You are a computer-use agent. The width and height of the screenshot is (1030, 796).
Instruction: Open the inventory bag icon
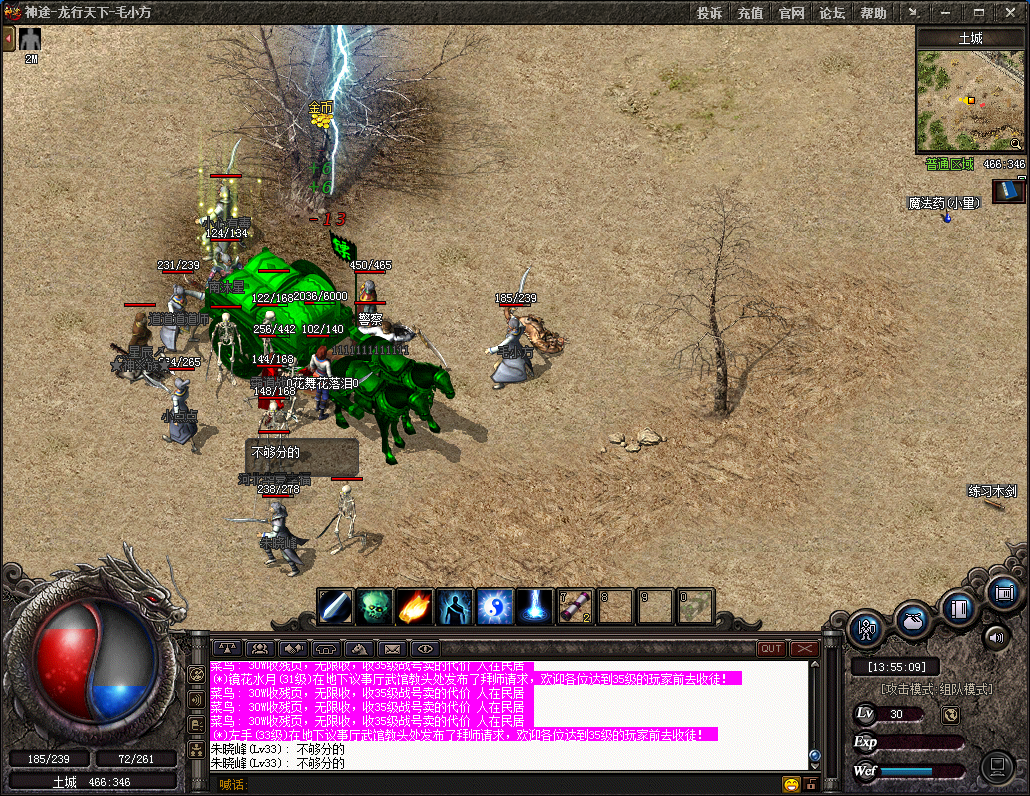point(913,619)
